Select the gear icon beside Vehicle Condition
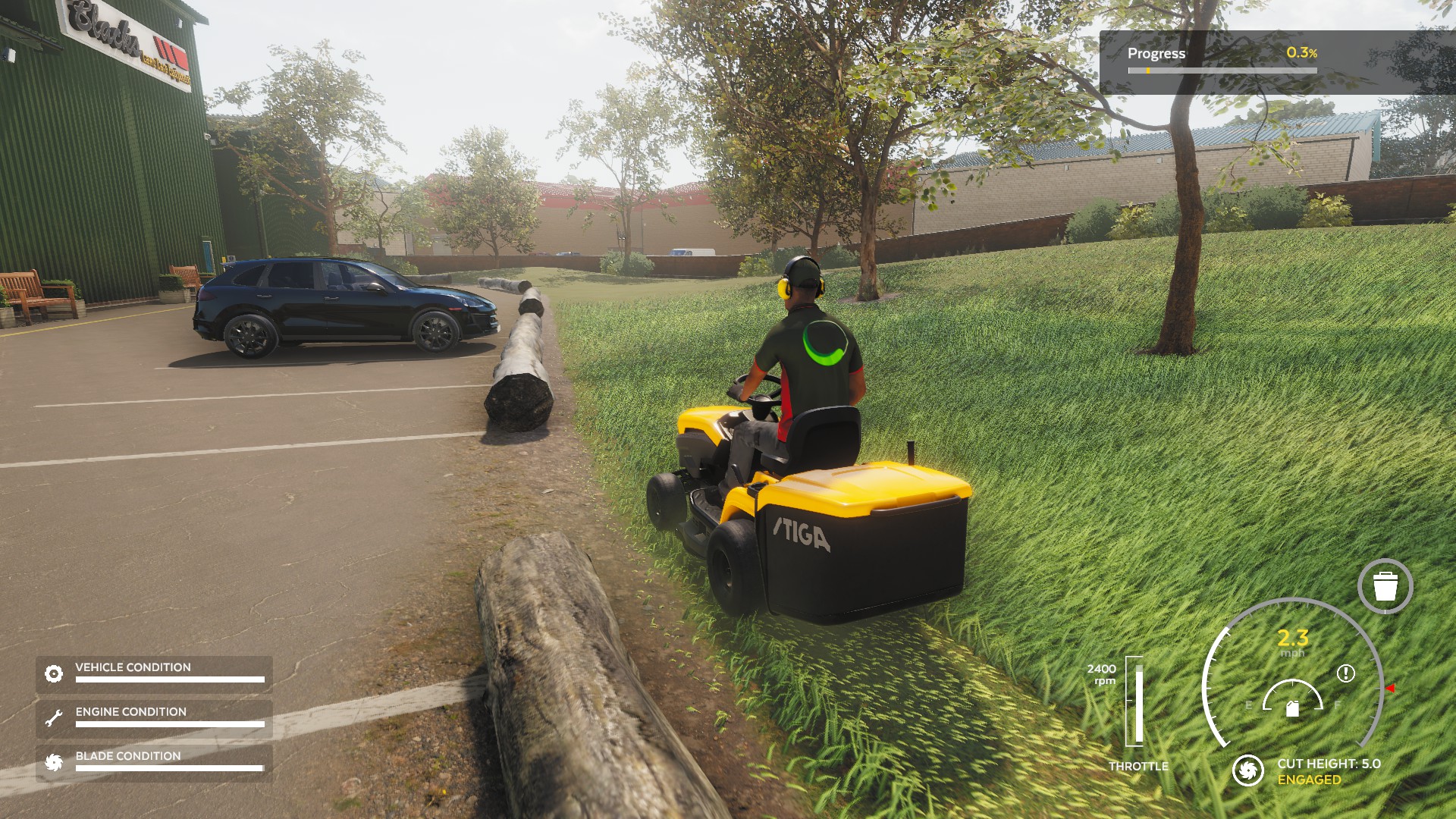Screen dimensions: 1456x819 click(x=53, y=673)
